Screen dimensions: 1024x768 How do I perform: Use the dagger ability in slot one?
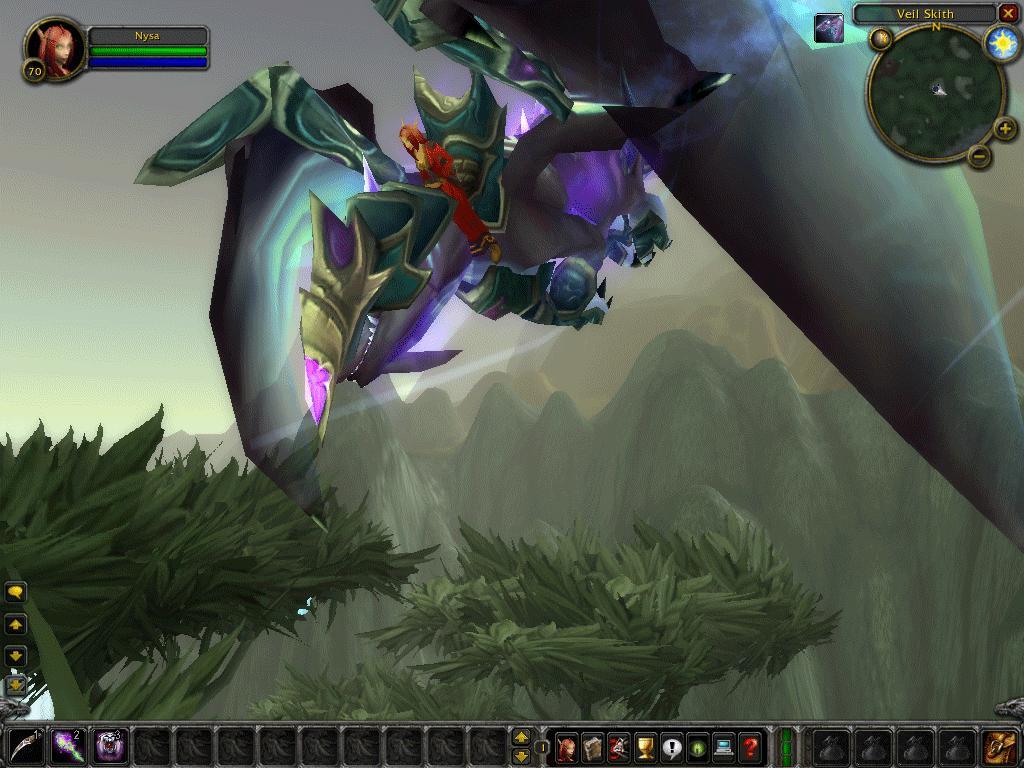24,746
